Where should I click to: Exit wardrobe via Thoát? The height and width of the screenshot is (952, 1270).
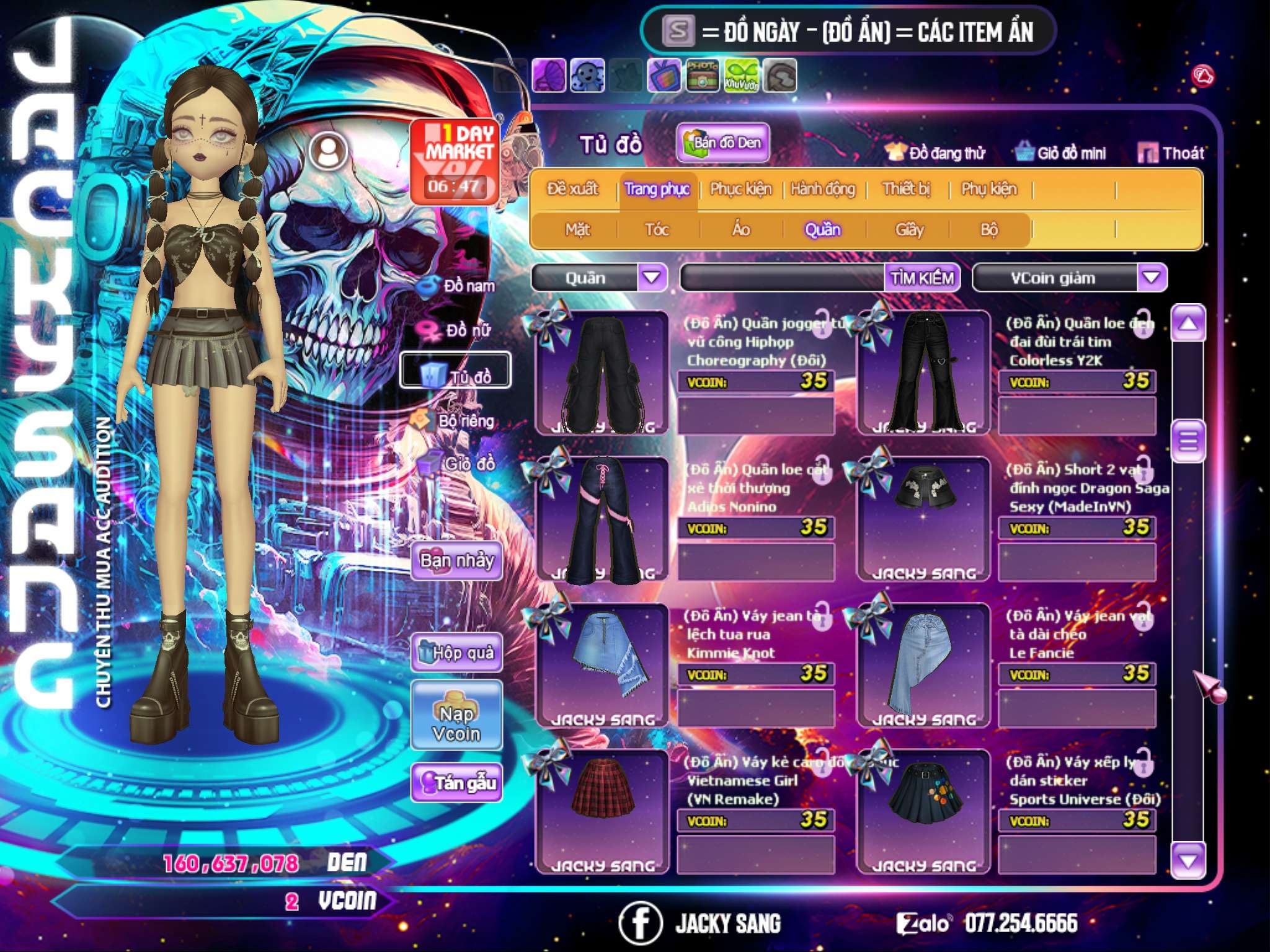point(1171,153)
